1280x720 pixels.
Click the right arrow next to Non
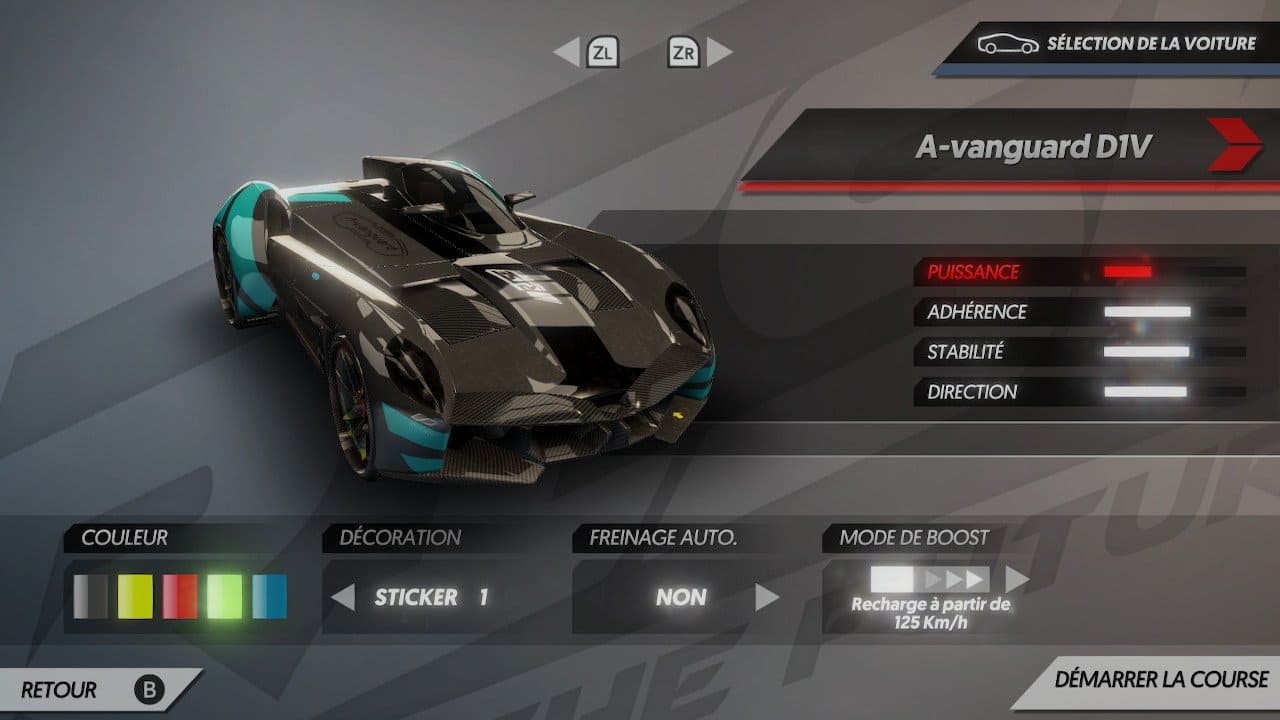coord(767,598)
